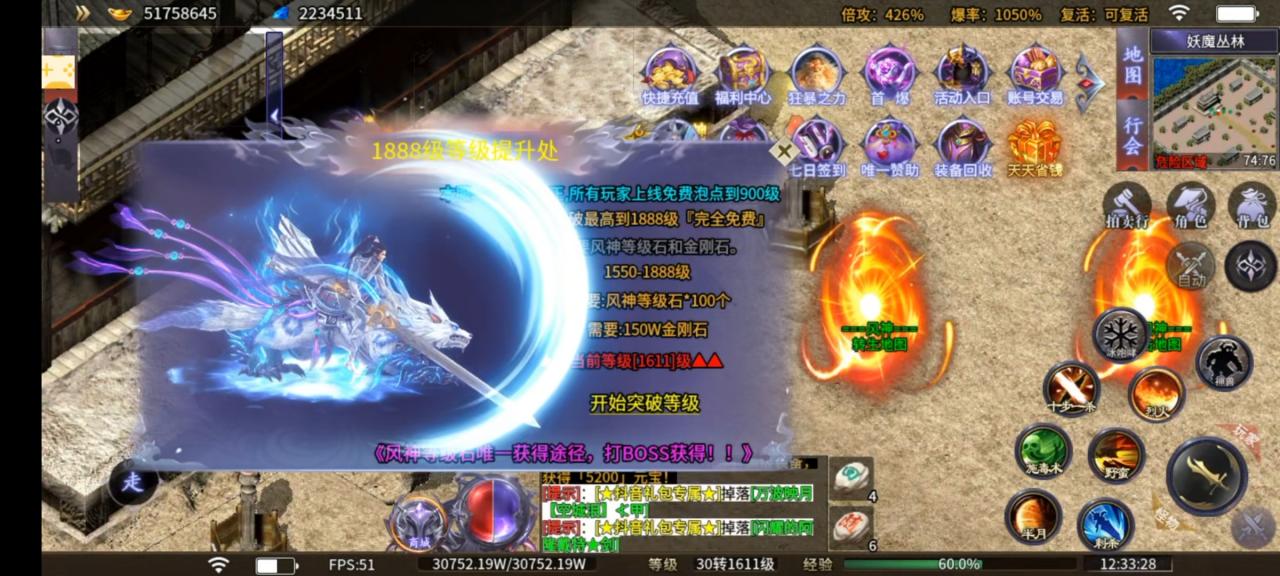Start the level breakthrough (开始突破等级)
The height and width of the screenshot is (576, 1280).
click(x=644, y=404)
